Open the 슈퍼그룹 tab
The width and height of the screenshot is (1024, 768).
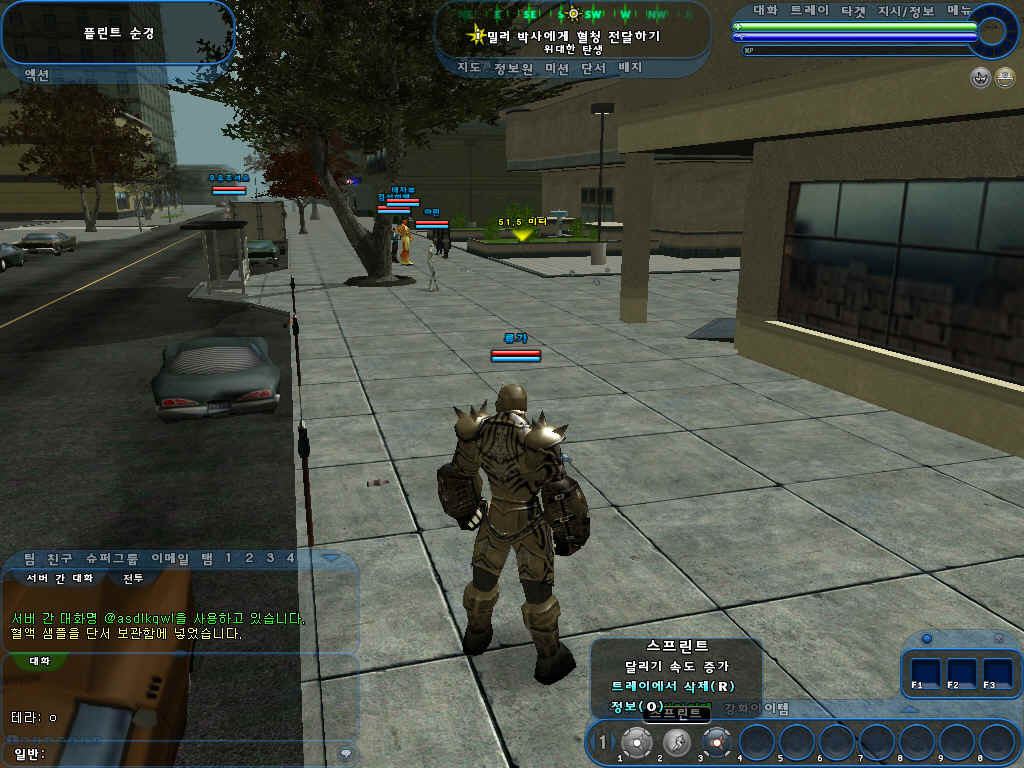111,557
